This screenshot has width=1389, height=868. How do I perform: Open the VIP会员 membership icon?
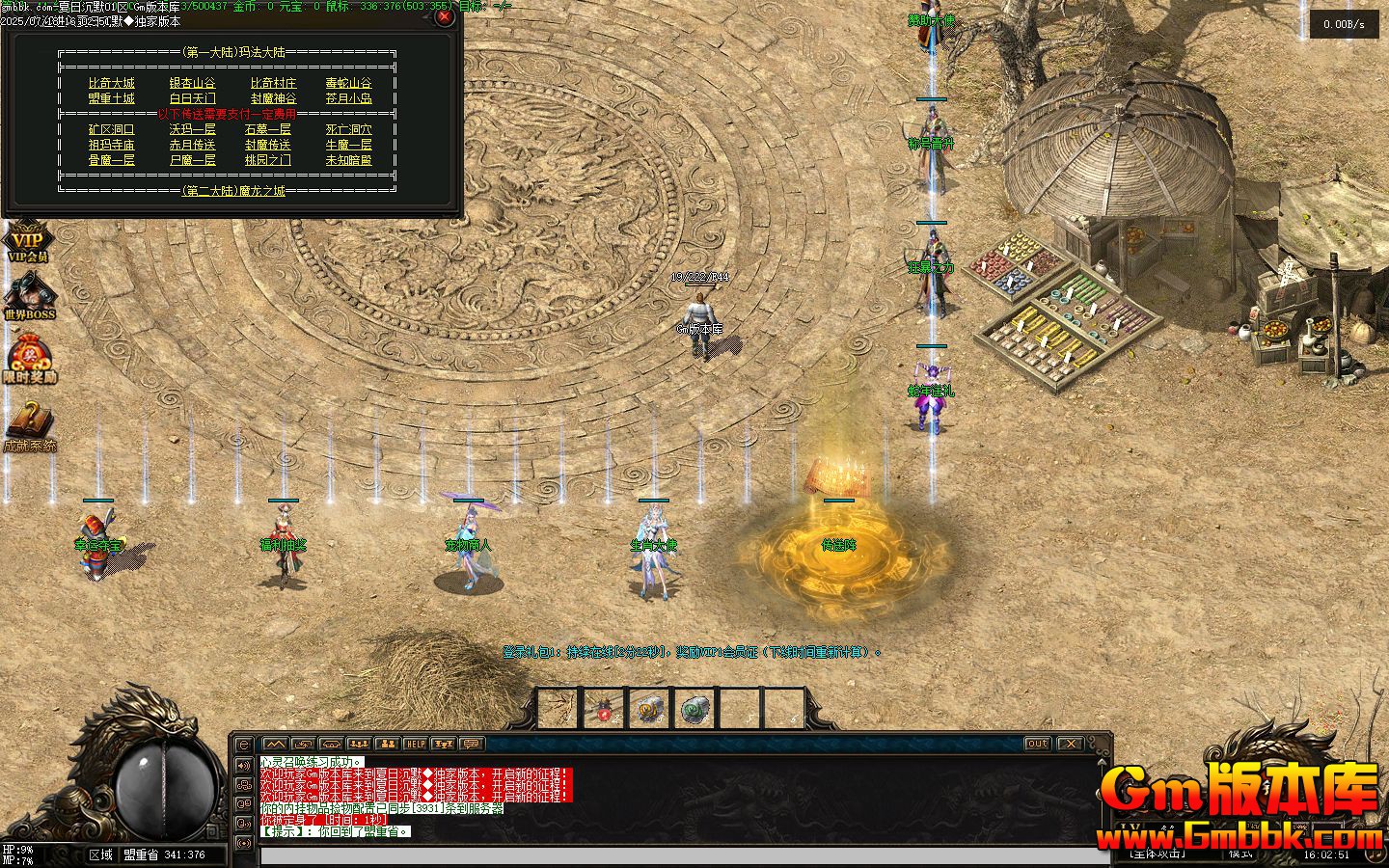pyautogui.click(x=28, y=242)
